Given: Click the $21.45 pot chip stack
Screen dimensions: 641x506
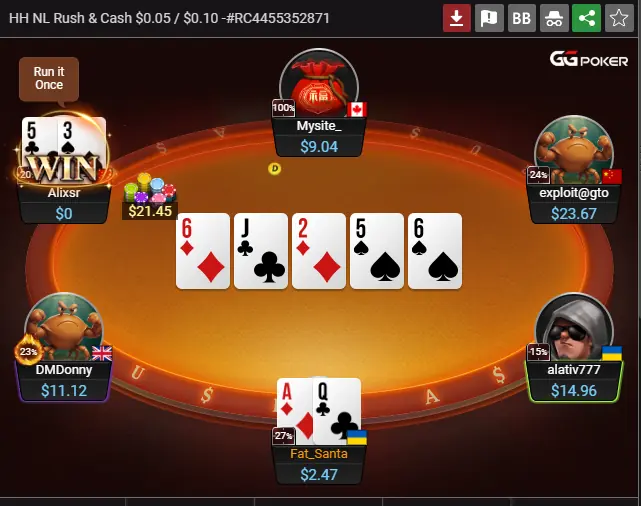Looking at the screenshot, I should click(149, 197).
